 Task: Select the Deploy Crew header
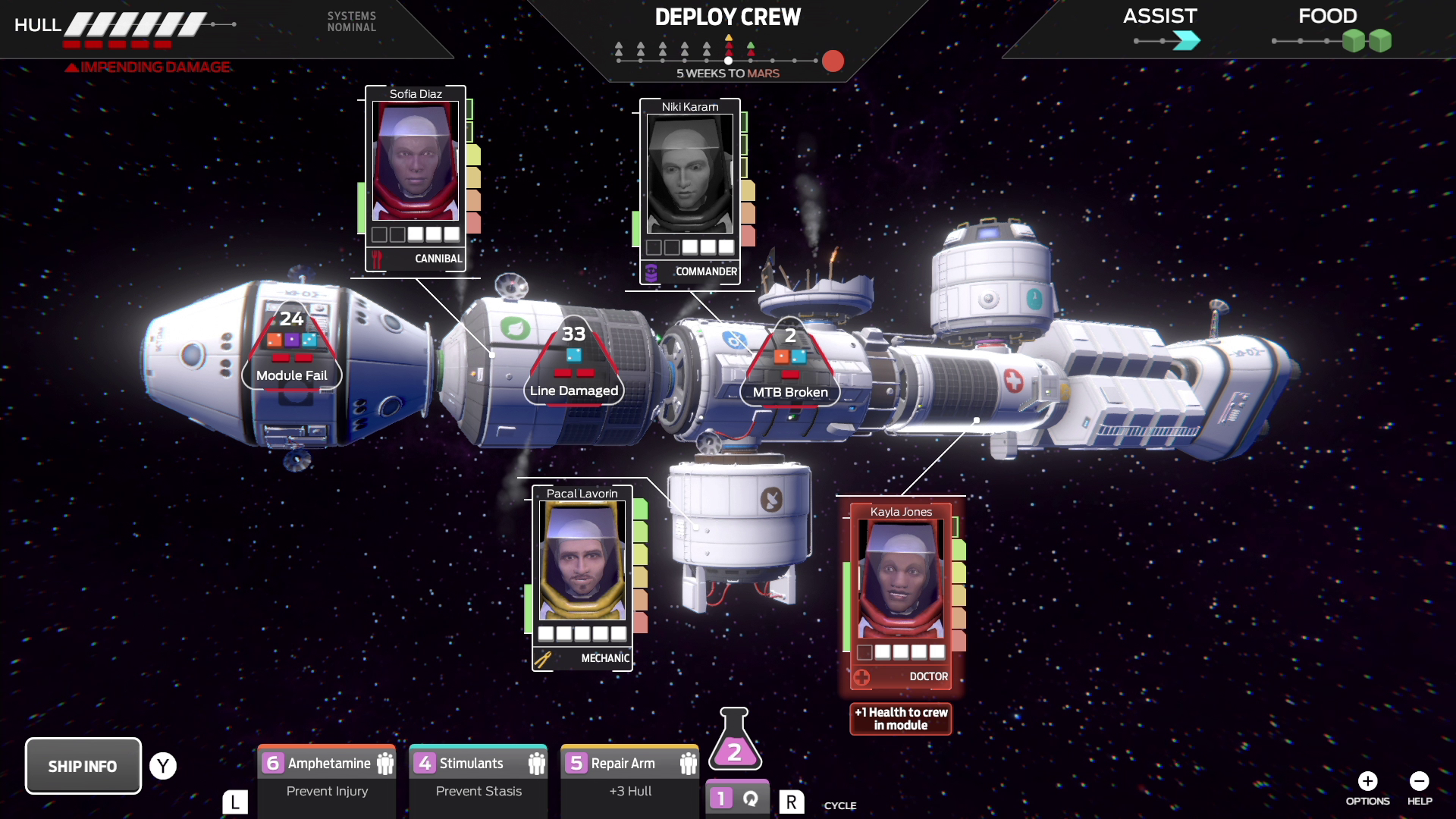click(728, 17)
